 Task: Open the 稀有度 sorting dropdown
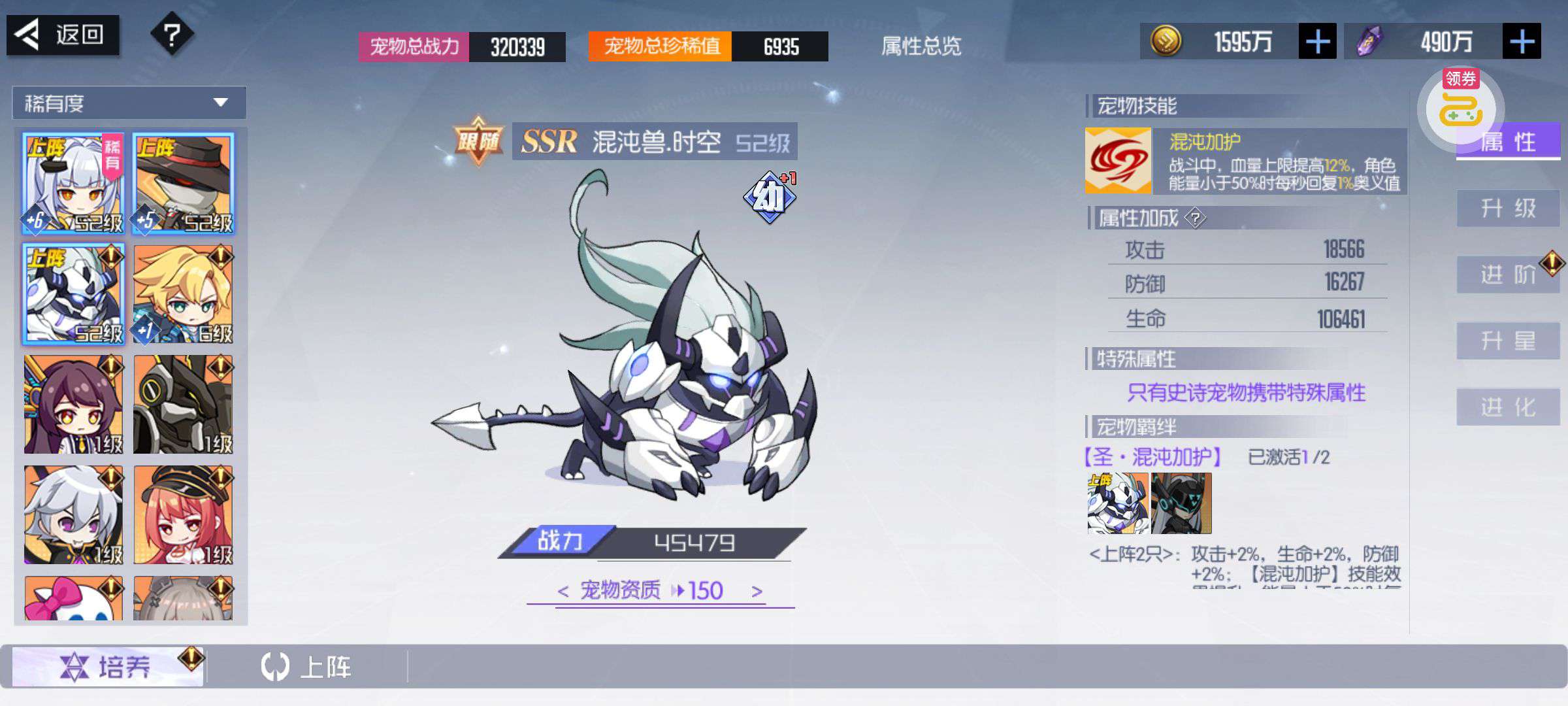[129, 103]
